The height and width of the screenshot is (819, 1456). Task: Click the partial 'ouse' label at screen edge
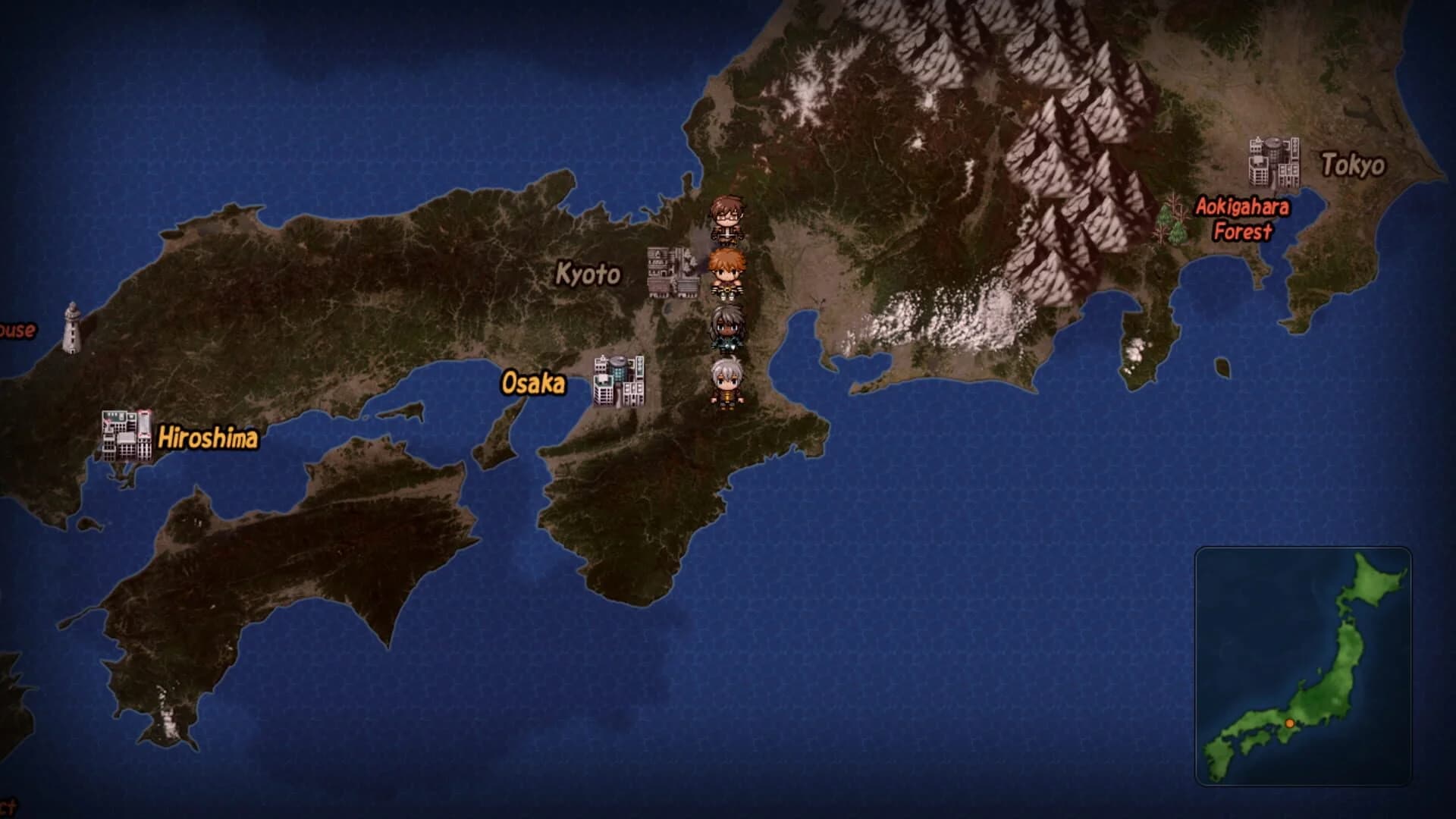point(17,329)
